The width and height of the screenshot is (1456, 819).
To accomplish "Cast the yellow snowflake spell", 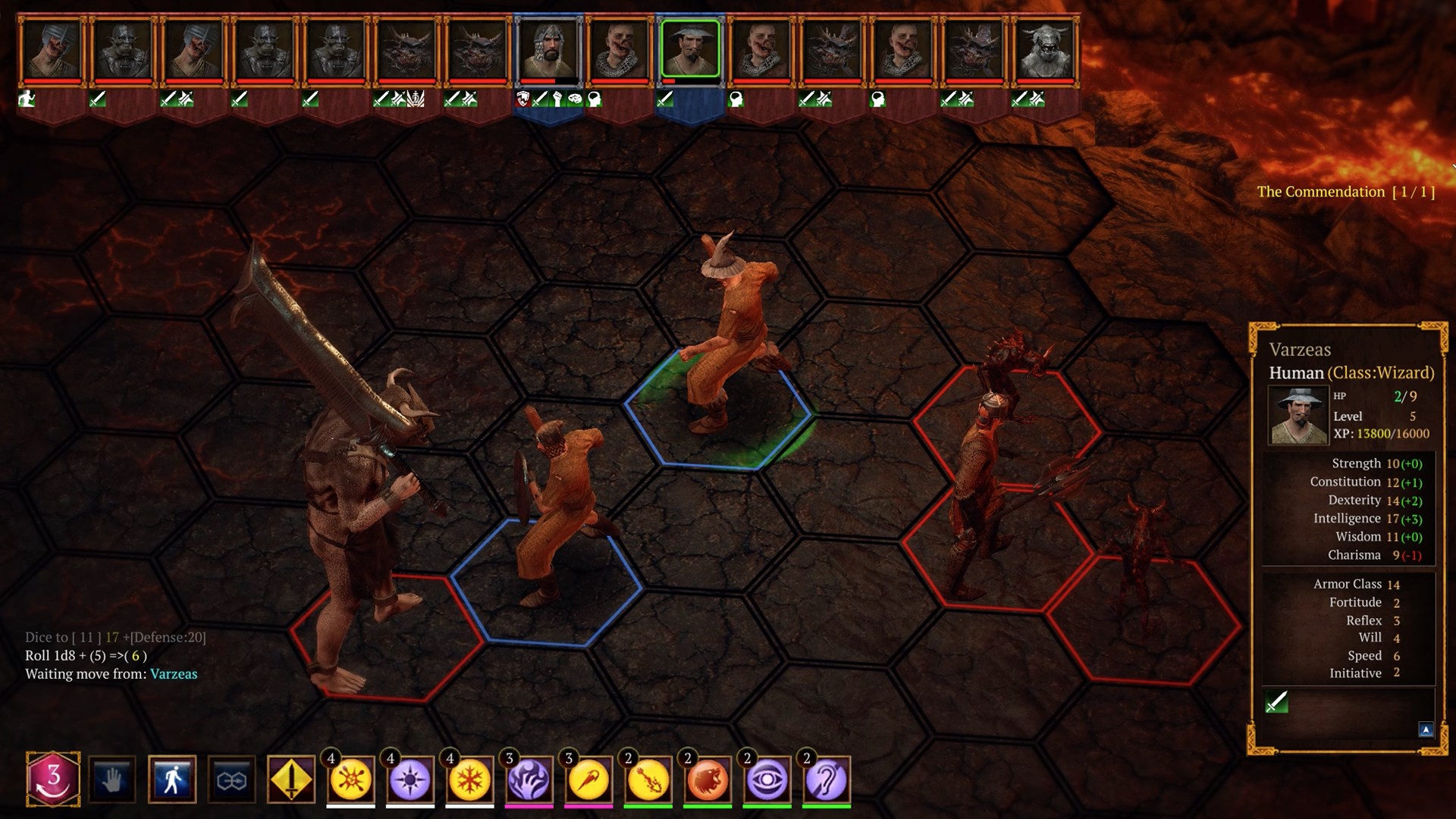I will (x=469, y=780).
